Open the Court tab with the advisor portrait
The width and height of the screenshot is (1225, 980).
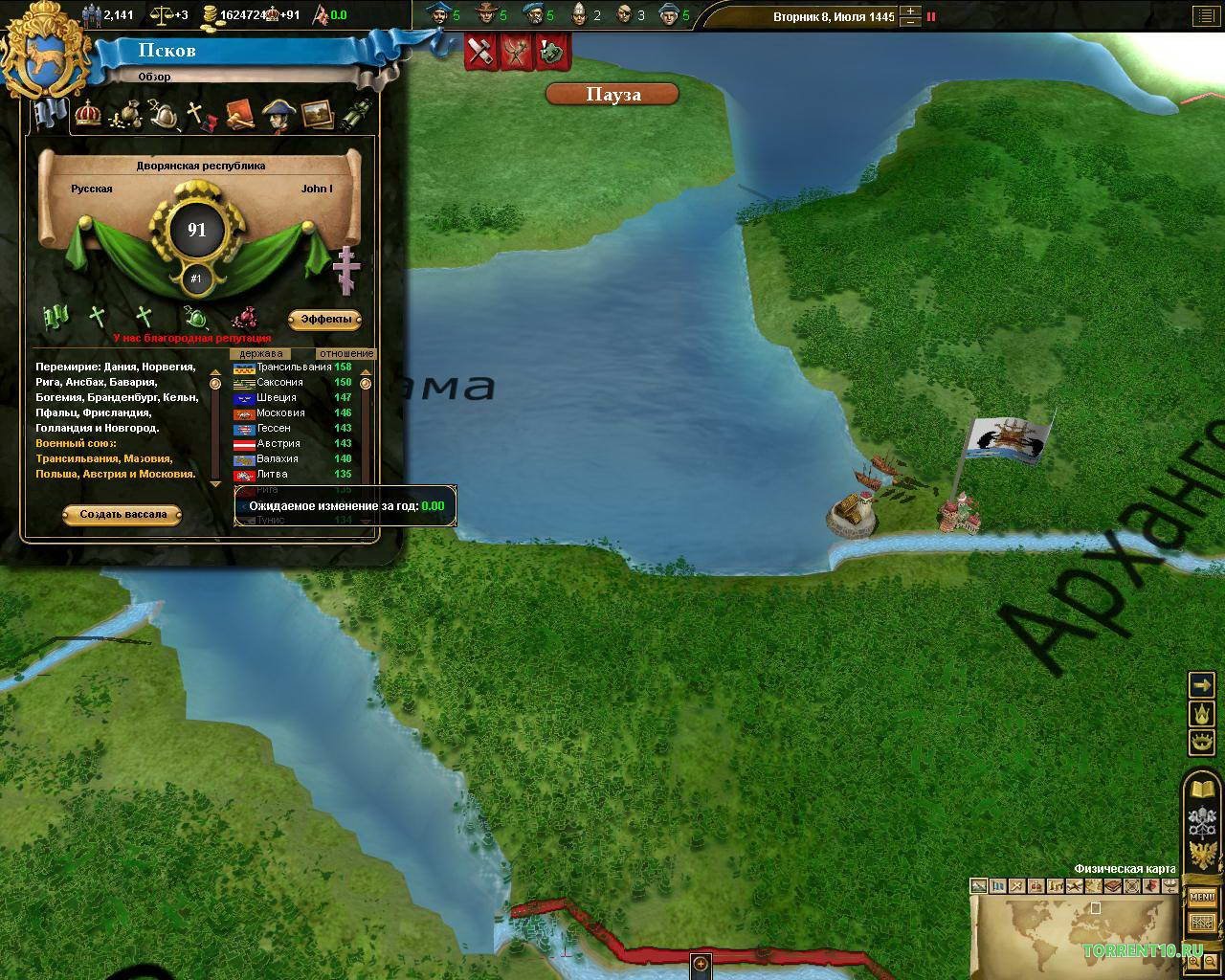281,115
